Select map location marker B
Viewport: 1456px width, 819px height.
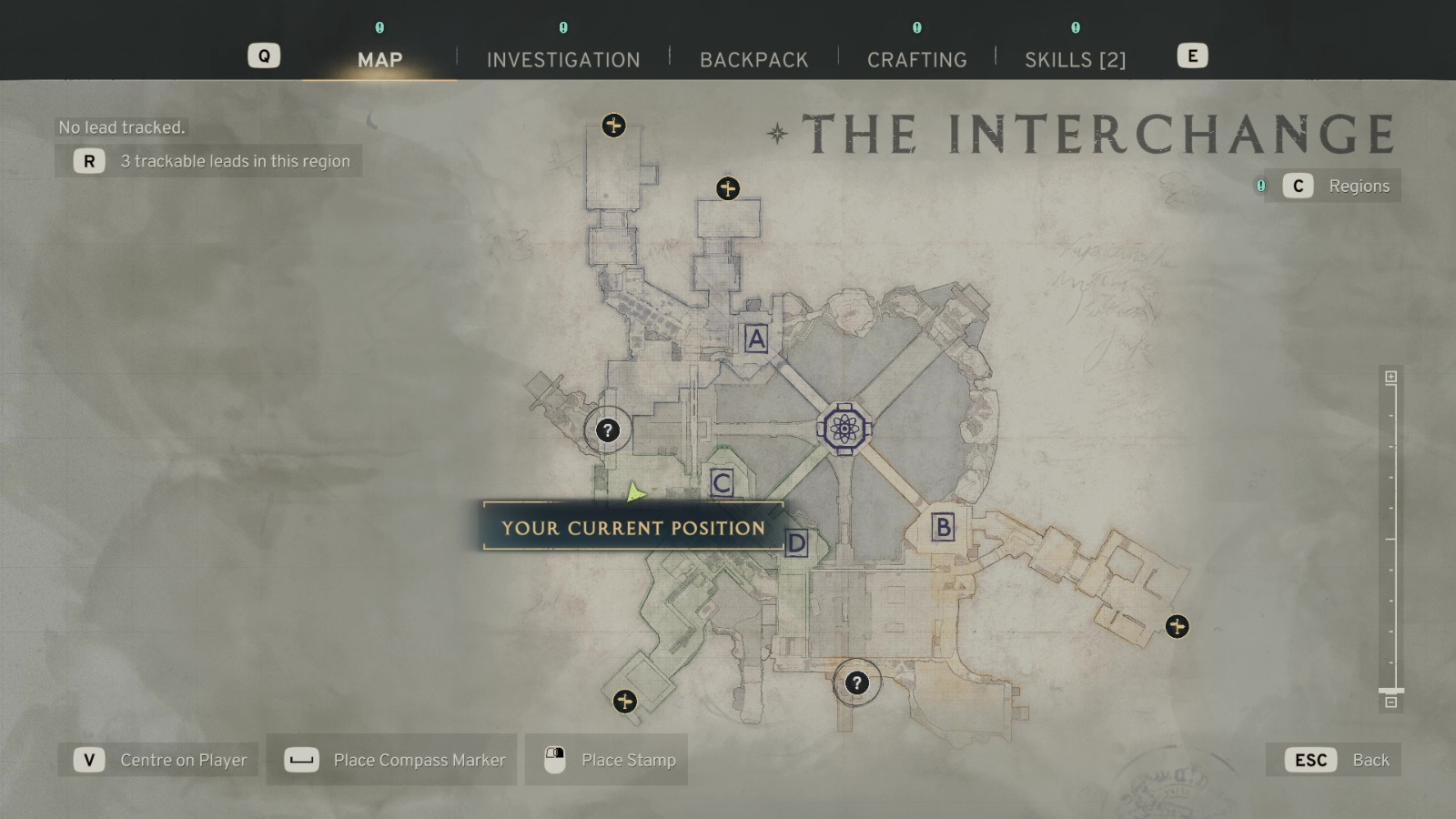(944, 525)
